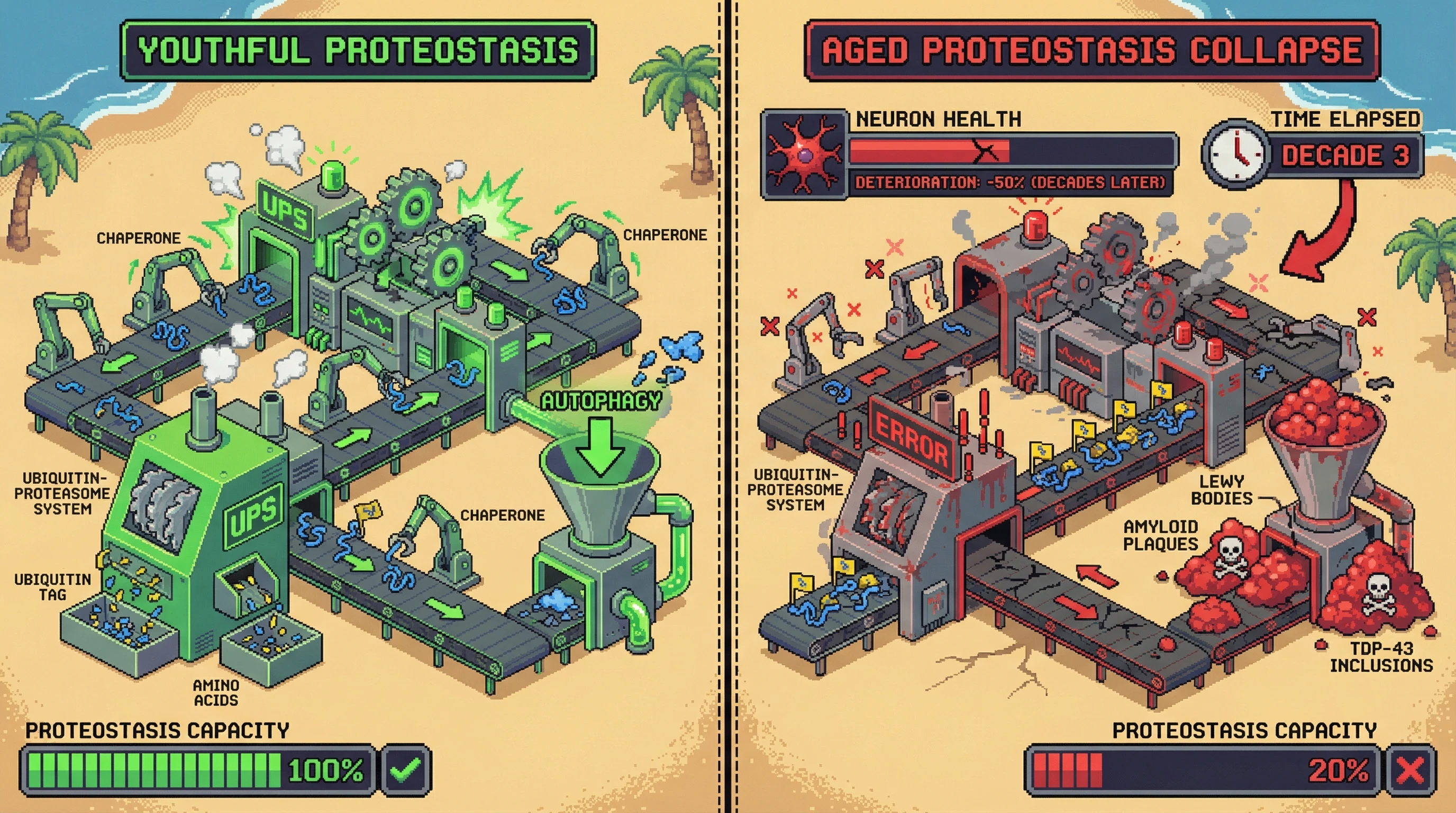
Task: Click the red X box
Action: [1410, 770]
